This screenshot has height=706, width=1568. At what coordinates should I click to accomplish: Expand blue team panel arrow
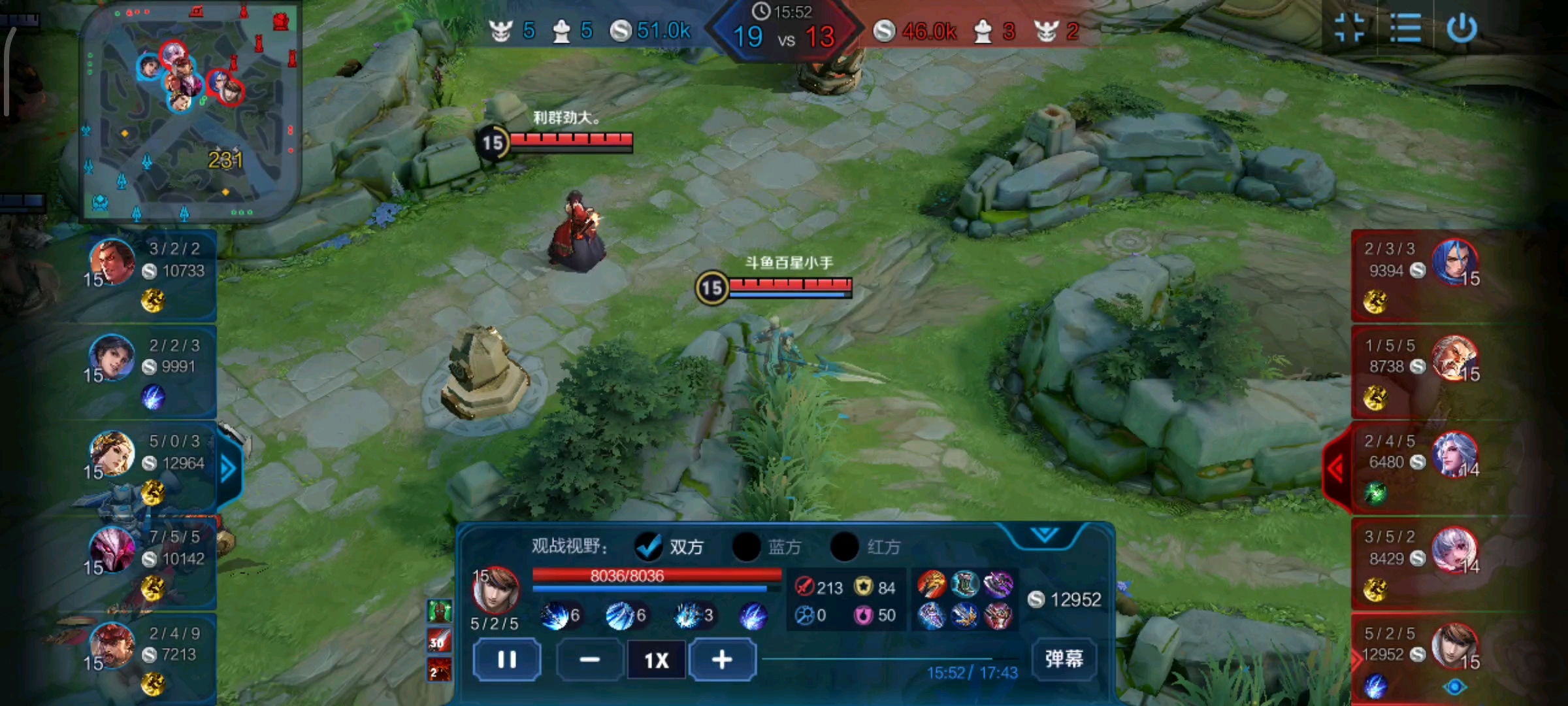[228, 469]
